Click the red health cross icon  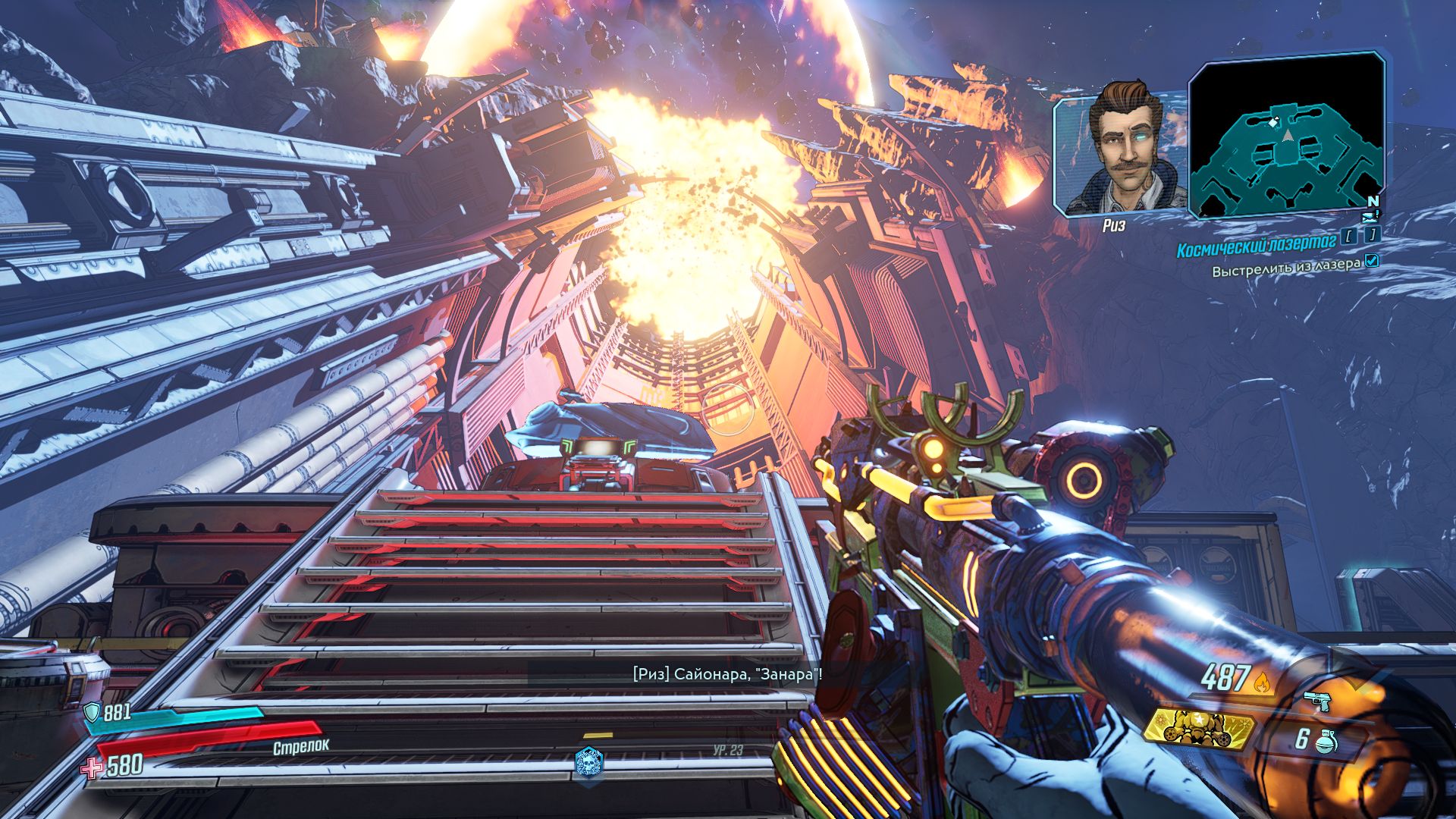coord(92,767)
